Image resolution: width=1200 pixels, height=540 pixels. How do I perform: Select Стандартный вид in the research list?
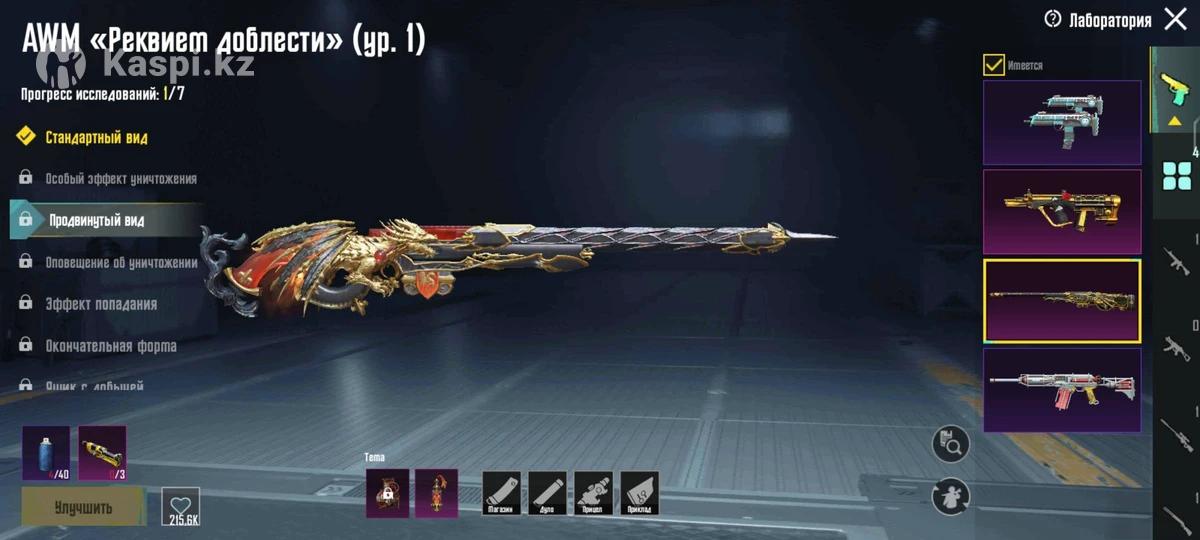click(x=96, y=137)
